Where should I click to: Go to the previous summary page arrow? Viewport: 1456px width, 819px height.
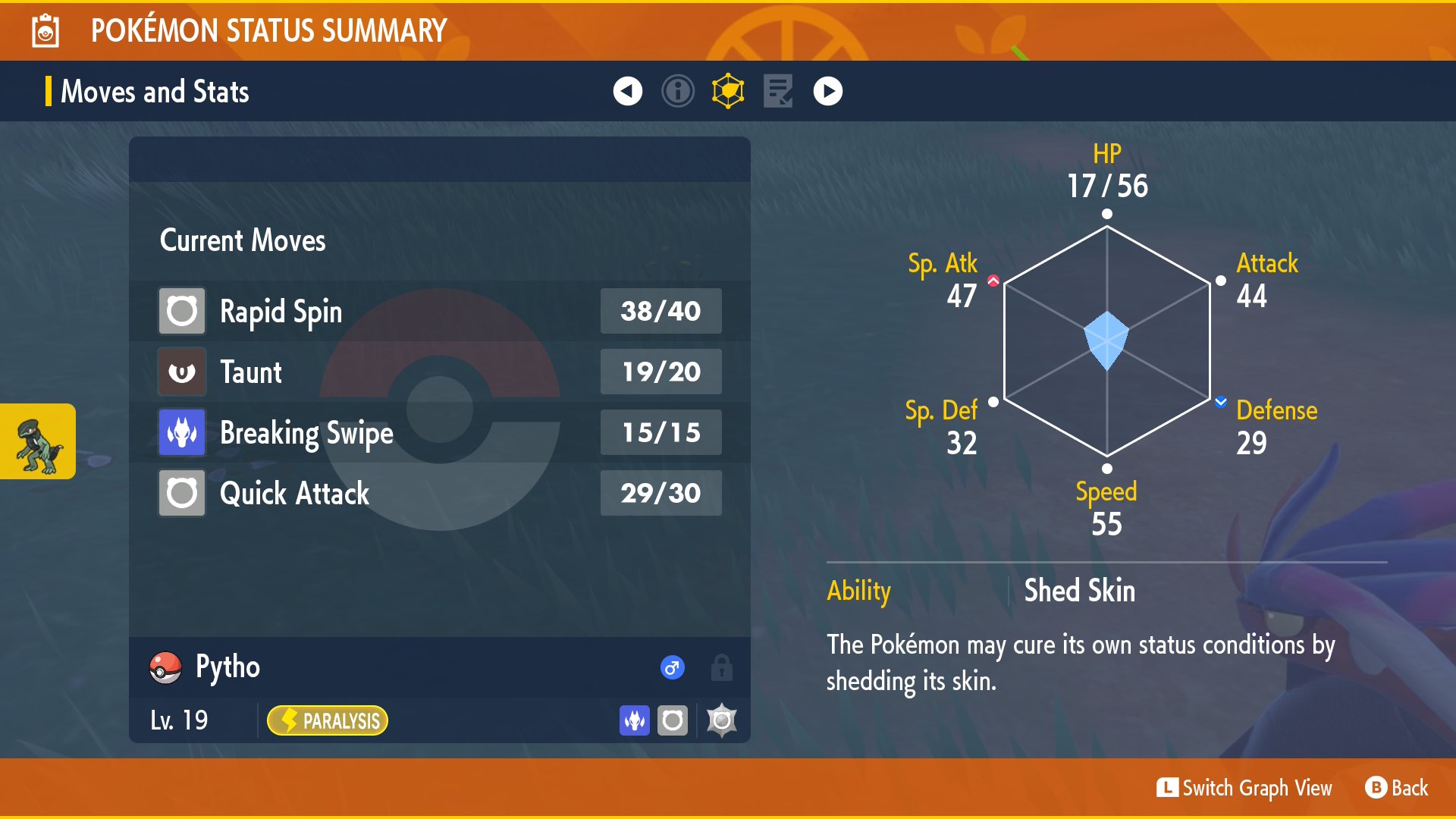(x=627, y=91)
